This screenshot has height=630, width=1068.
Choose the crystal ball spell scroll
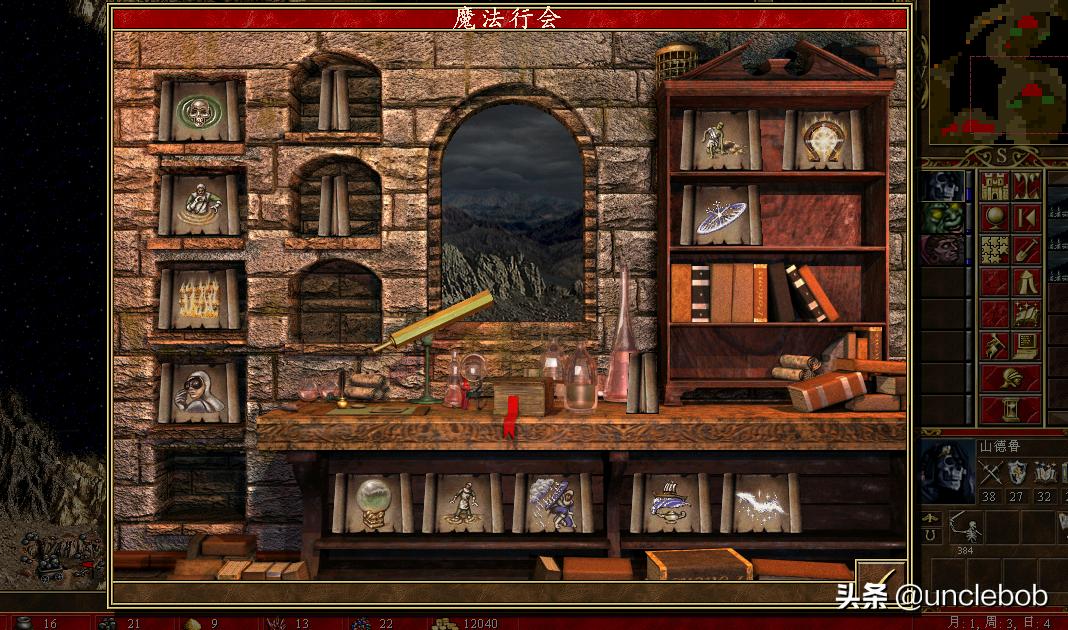tap(372, 502)
